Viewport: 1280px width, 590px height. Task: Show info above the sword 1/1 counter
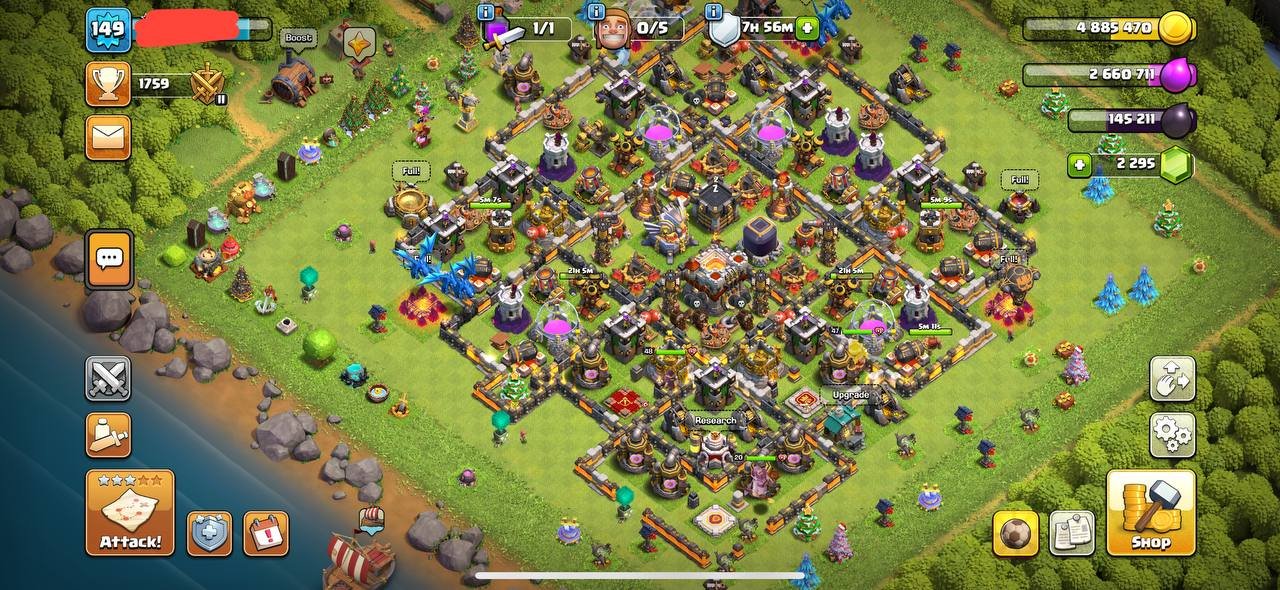point(486,12)
